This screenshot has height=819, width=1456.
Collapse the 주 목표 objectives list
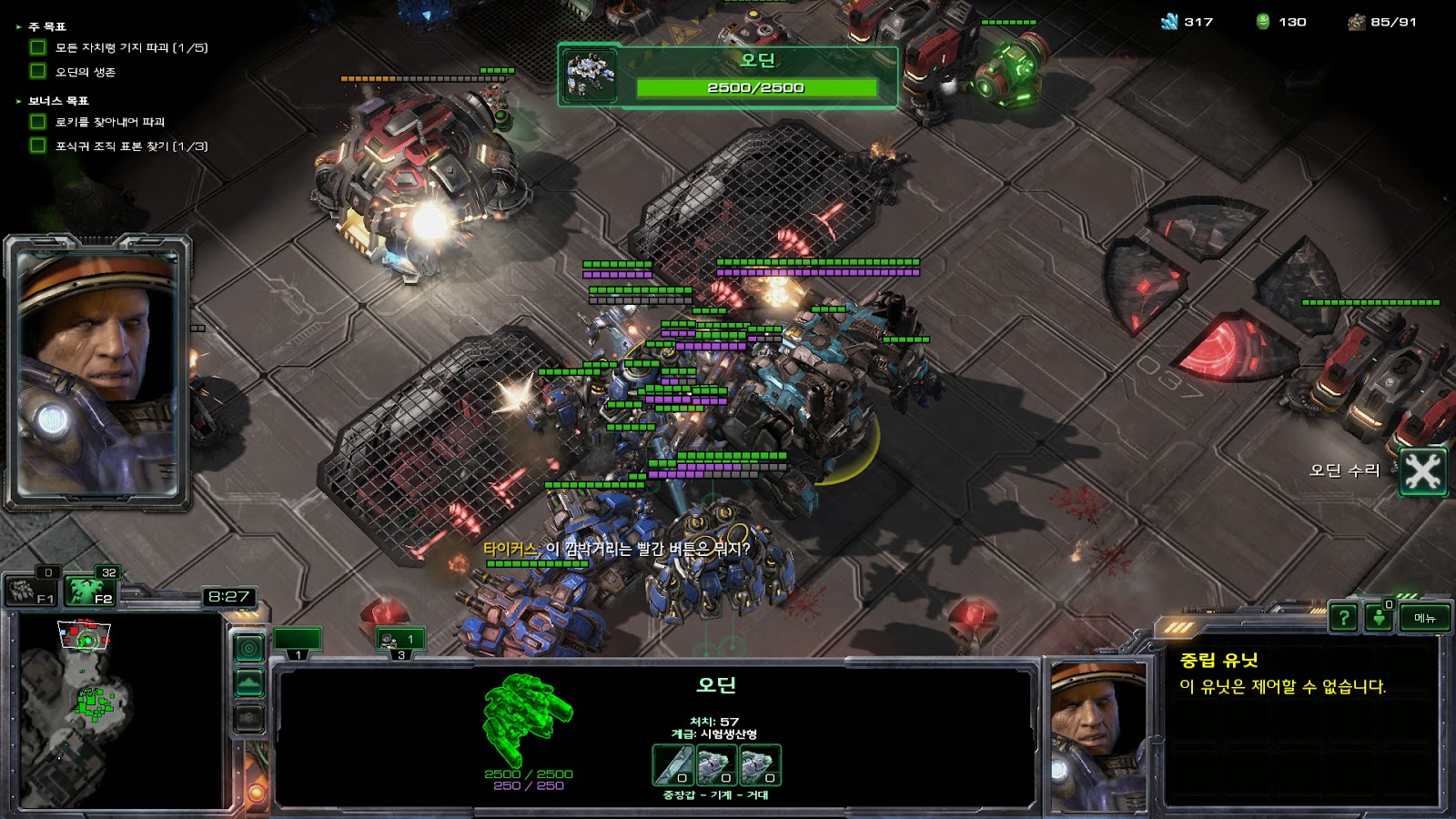click(18, 27)
